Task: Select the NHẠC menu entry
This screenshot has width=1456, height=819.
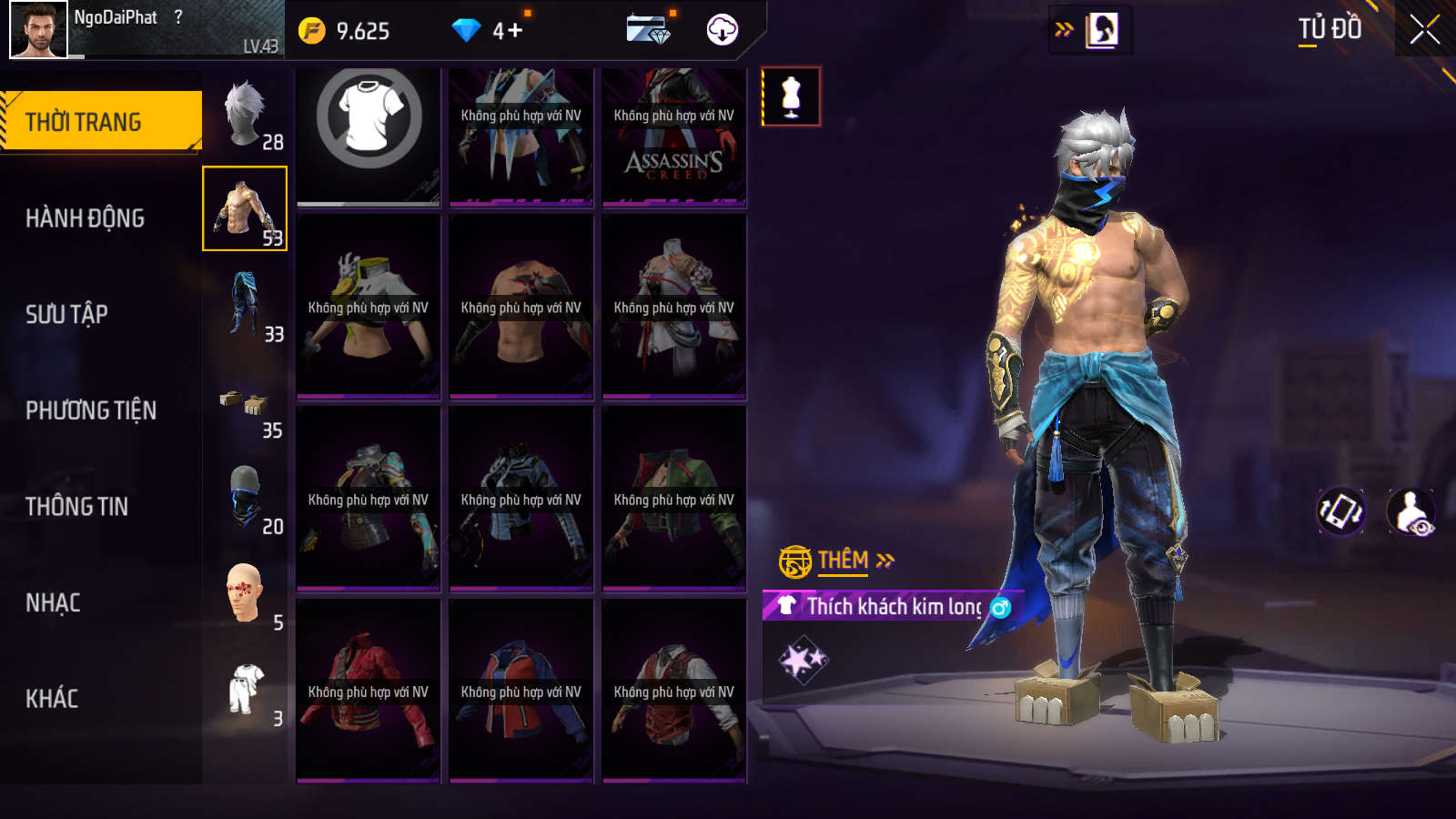Action: coord(53,602)
